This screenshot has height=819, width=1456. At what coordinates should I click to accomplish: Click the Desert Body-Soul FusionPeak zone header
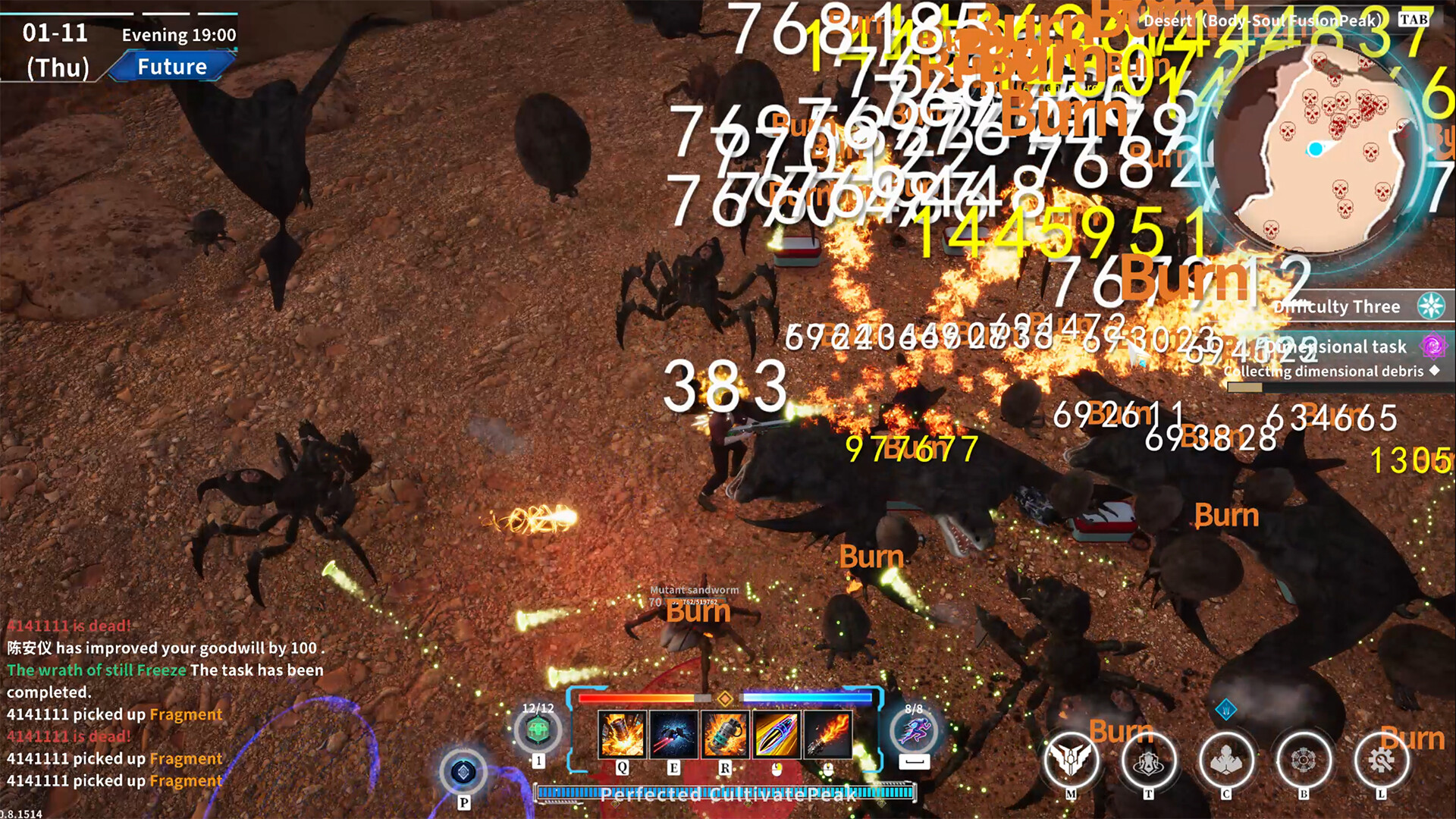point(1259,21)
